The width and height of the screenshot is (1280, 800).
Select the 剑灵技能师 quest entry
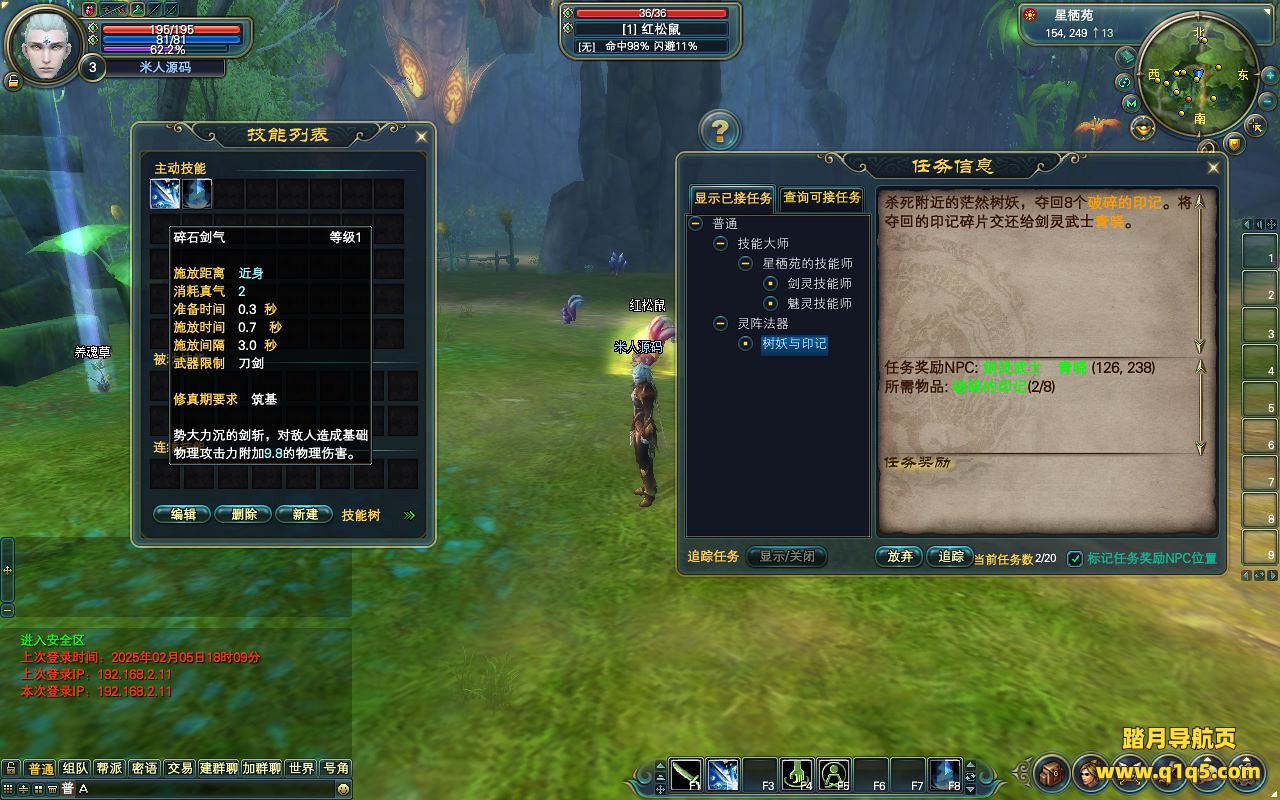click(x=819, y=284)
